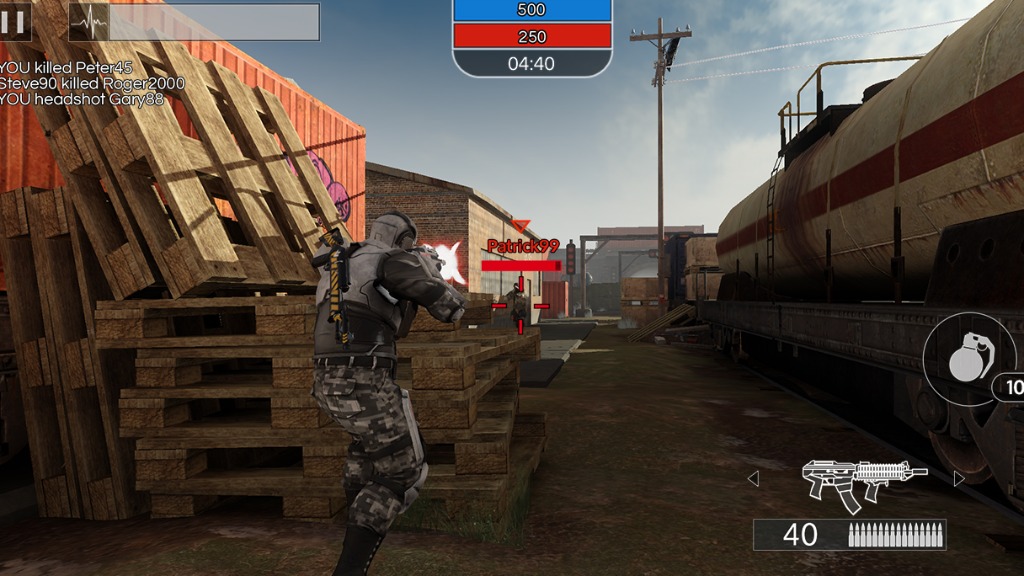Image resolution: width=1024 pixels, height=576 pixels.
Task: Switch to the previous weapon with left arrow
Action: pos(753,479)
